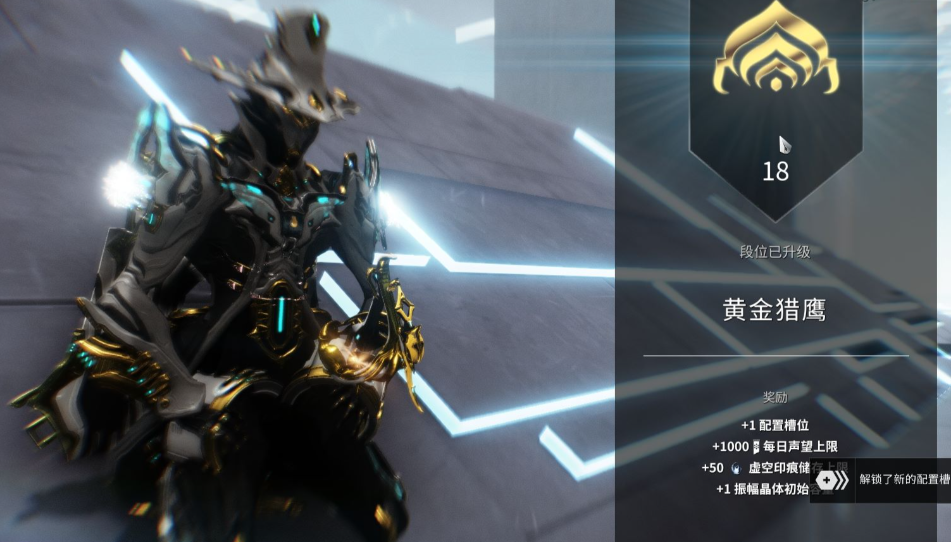Click the +1000 每日声望上限 reward row
Image resolution: width=951 pixels, height=542 pixels.
[x=775, y=447]
